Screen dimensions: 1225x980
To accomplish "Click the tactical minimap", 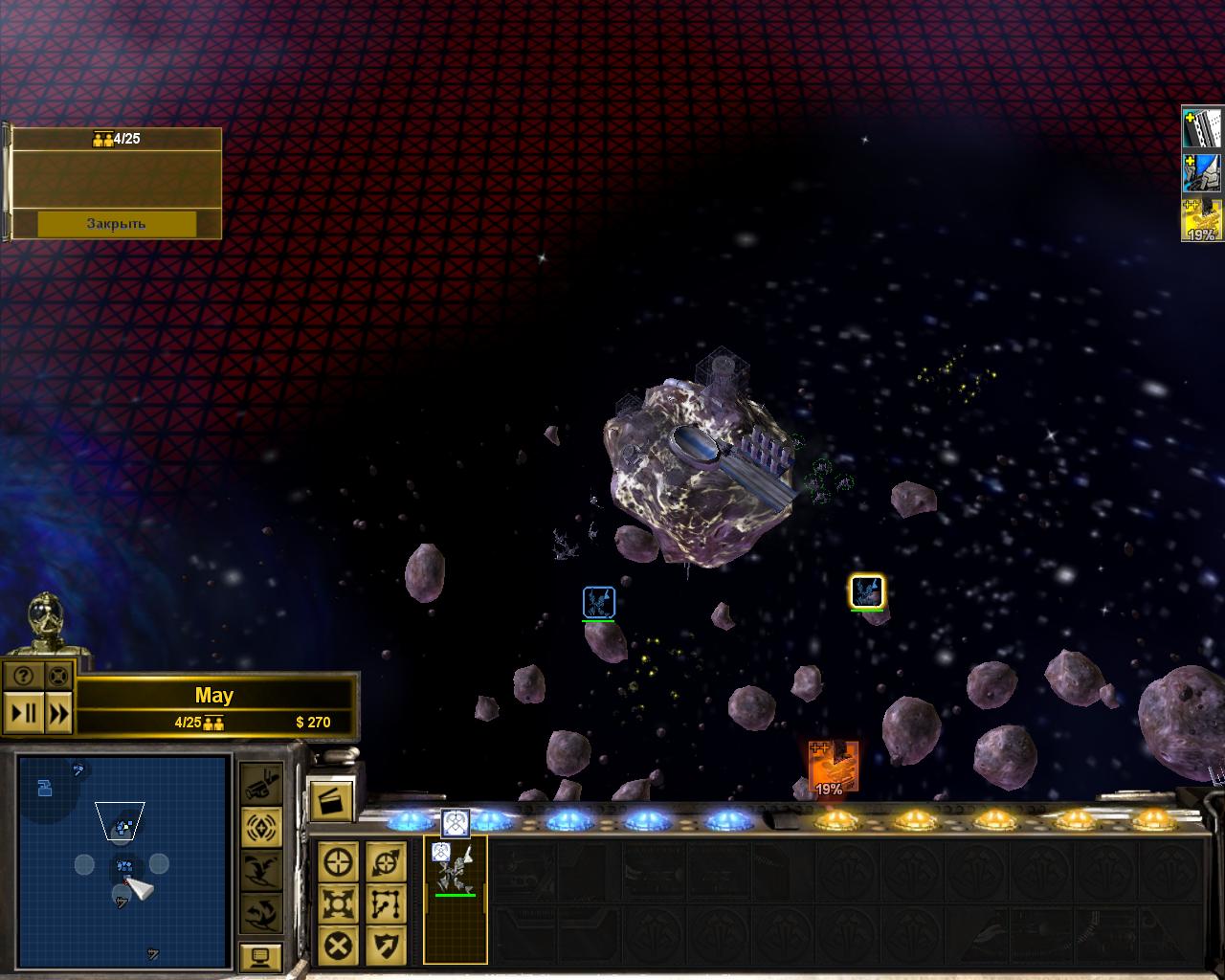I will pos(123,859).
